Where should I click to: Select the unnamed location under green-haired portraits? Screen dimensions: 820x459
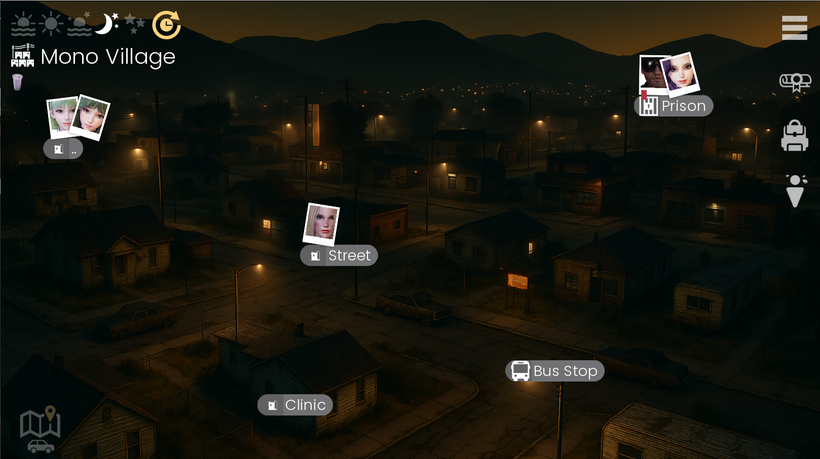[x=63, y=149]
